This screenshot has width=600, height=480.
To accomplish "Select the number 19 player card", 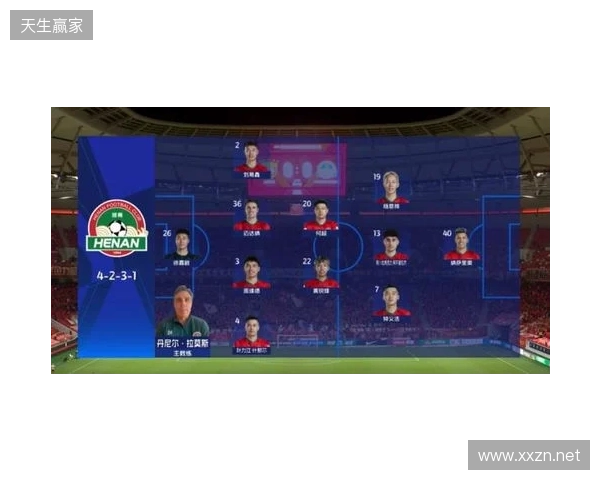I will pos(391,189).
